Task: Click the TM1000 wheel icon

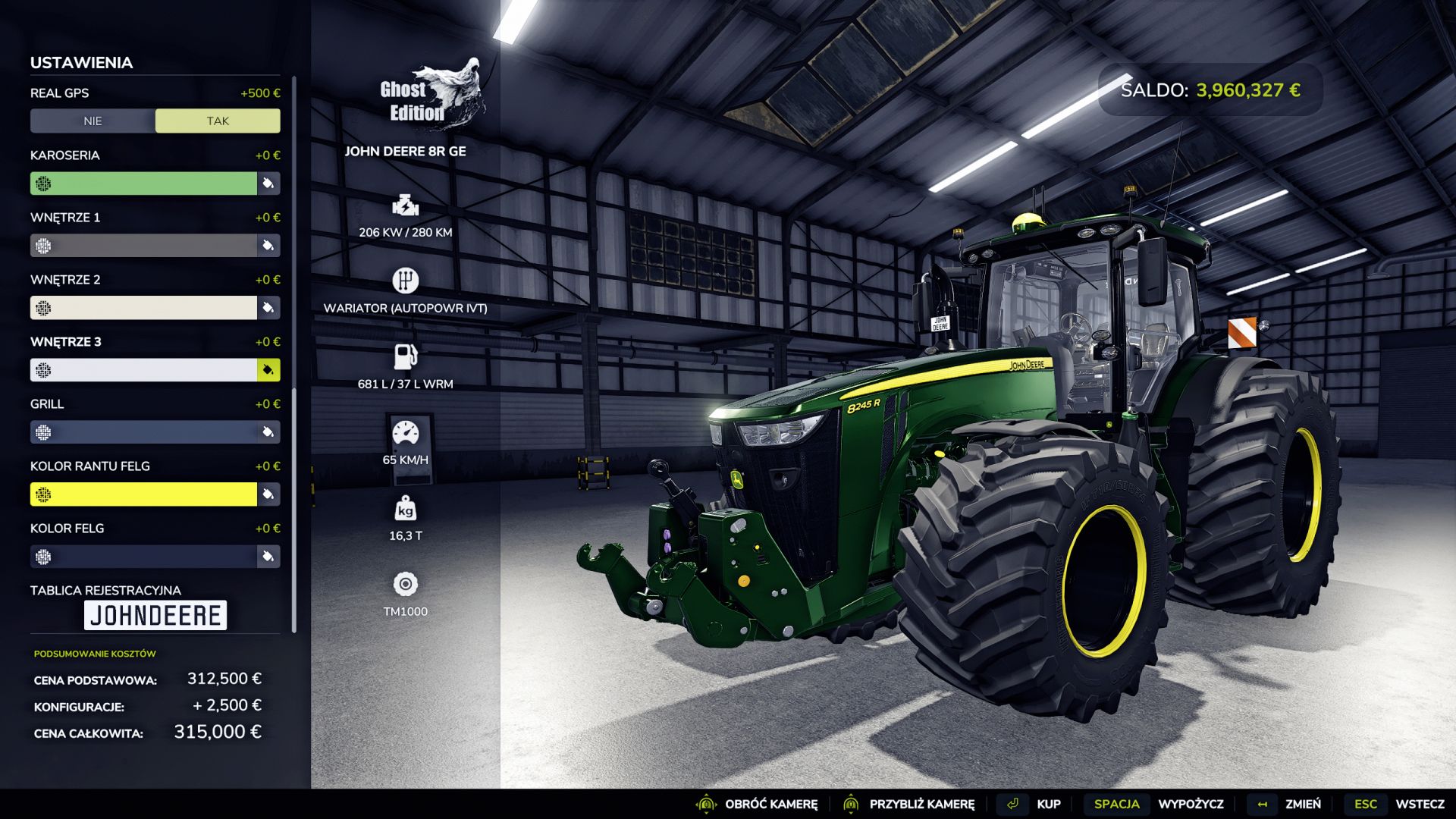Action: (x=406, y=585)
